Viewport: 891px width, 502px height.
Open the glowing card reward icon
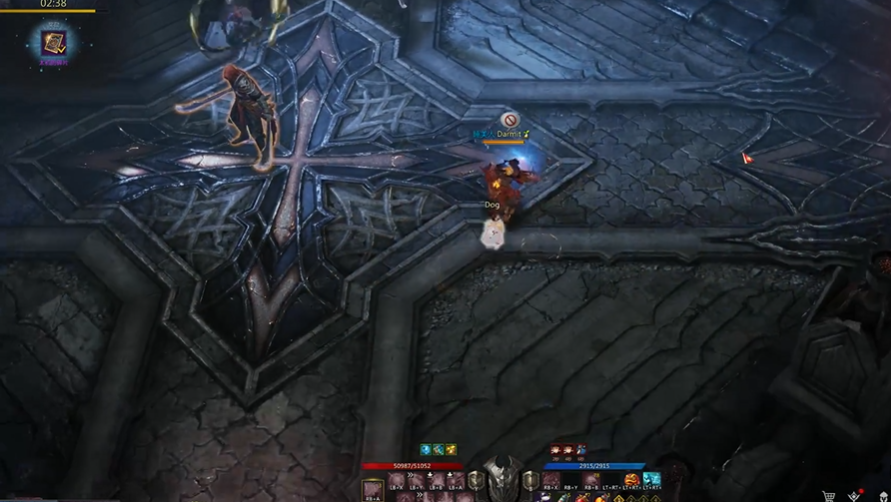[x=53, y=42]
